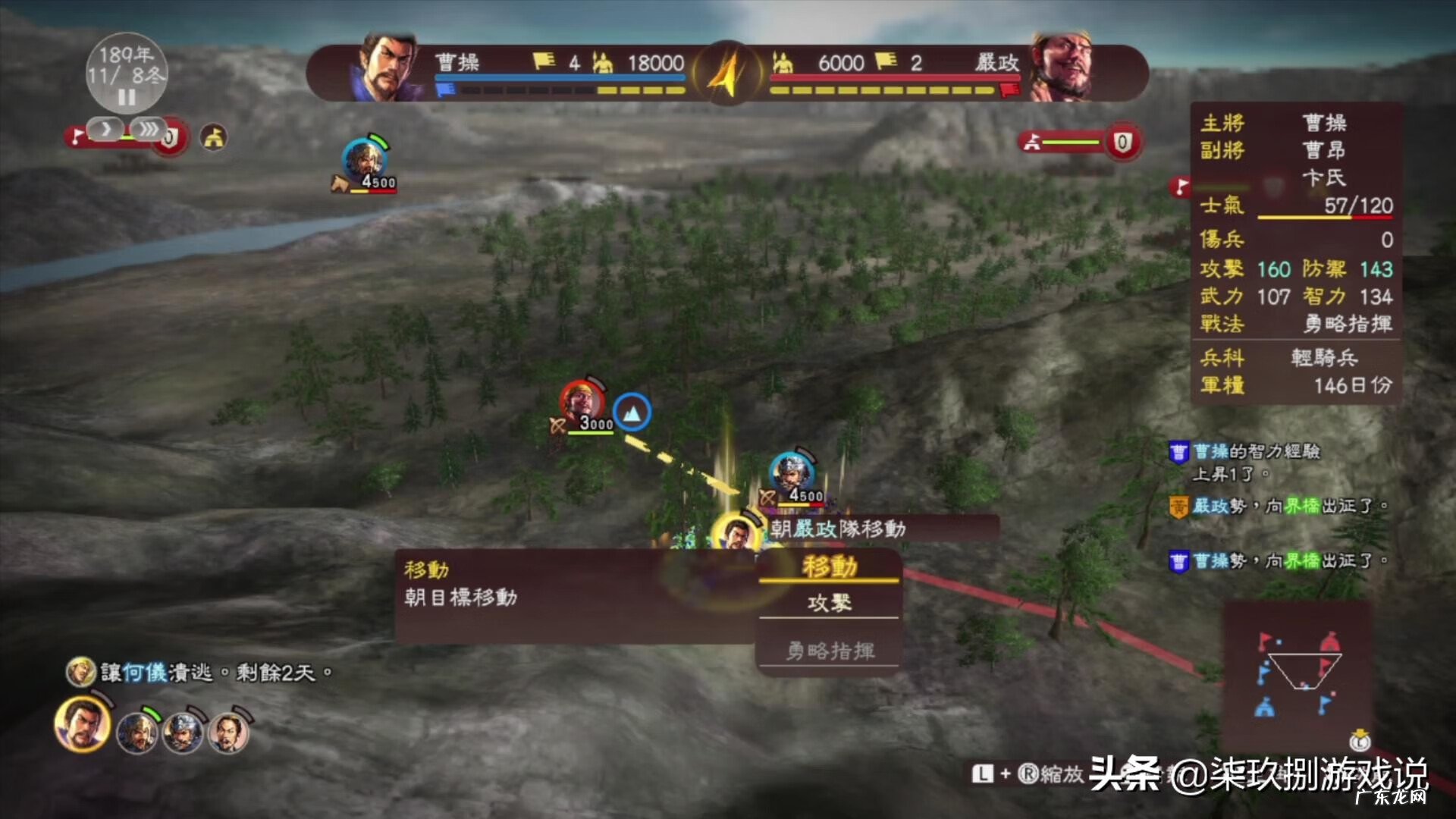Click enemy commander 嚴政's portrait in top bar
Viewport: 1456px width, 819px height.
(1062, 68)
